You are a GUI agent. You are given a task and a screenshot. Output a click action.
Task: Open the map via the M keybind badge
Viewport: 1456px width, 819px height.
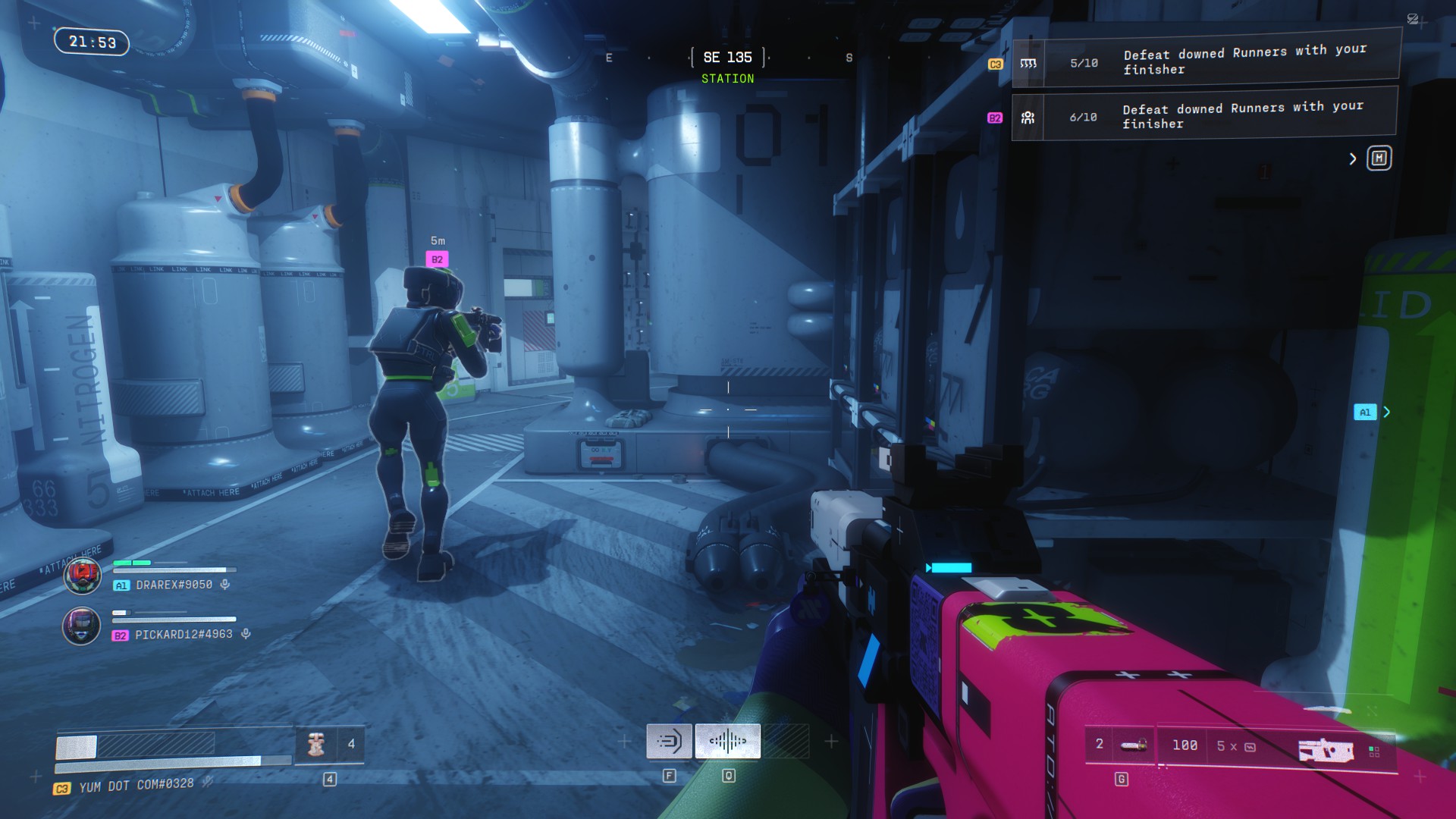[x=1380, y=158]
